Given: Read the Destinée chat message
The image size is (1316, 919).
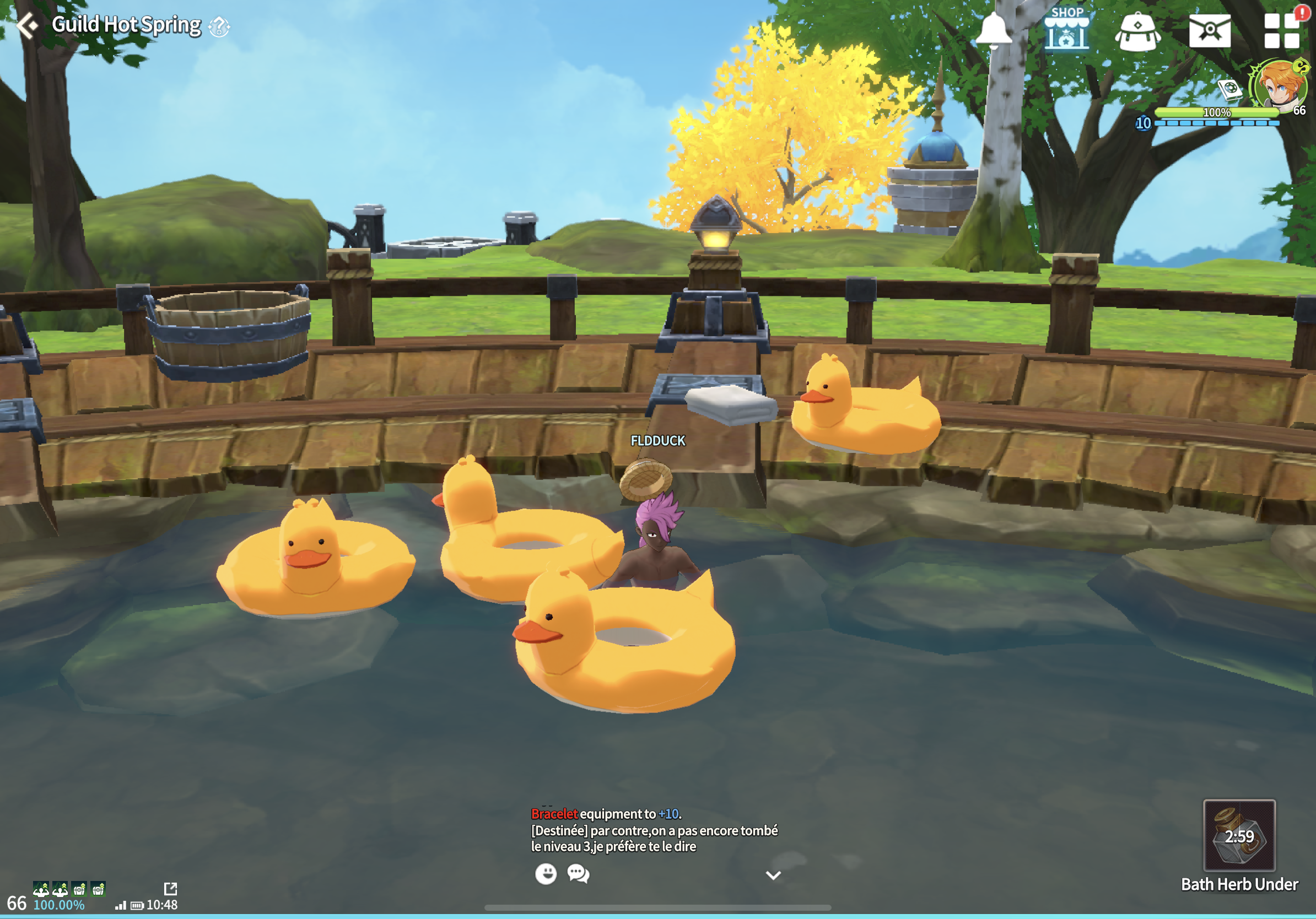Looking at the screenshot, I should coord(654,838).
